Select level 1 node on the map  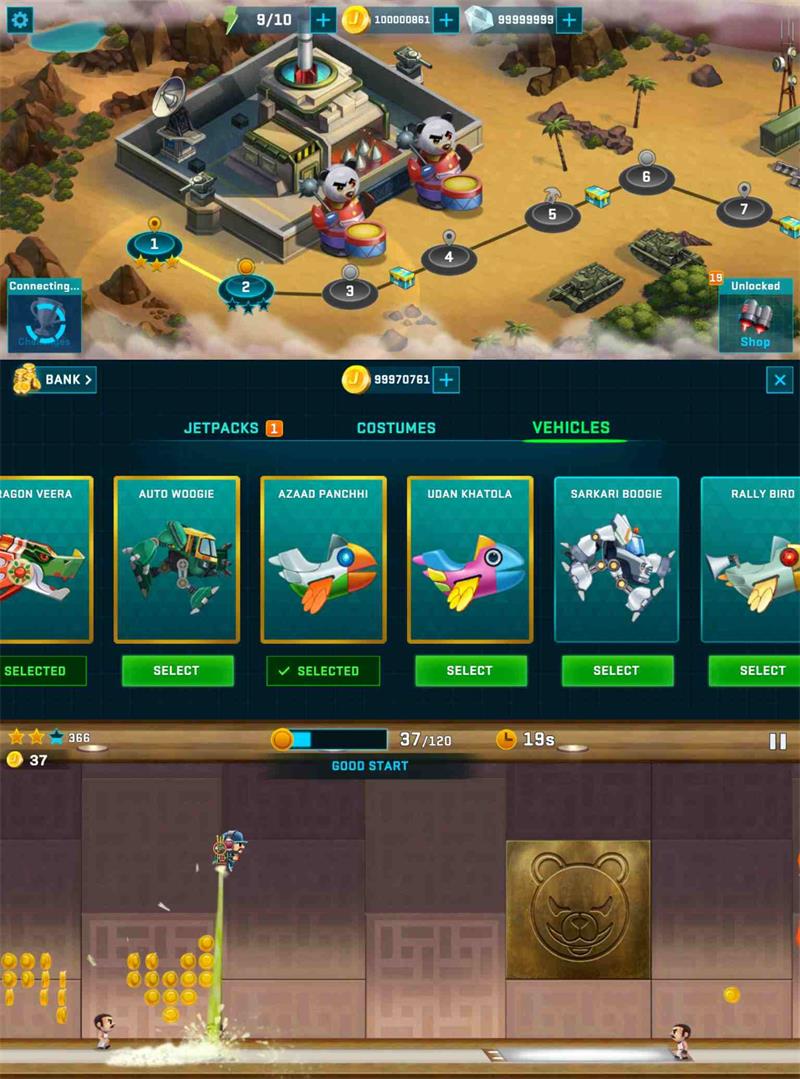pos(154,243)
